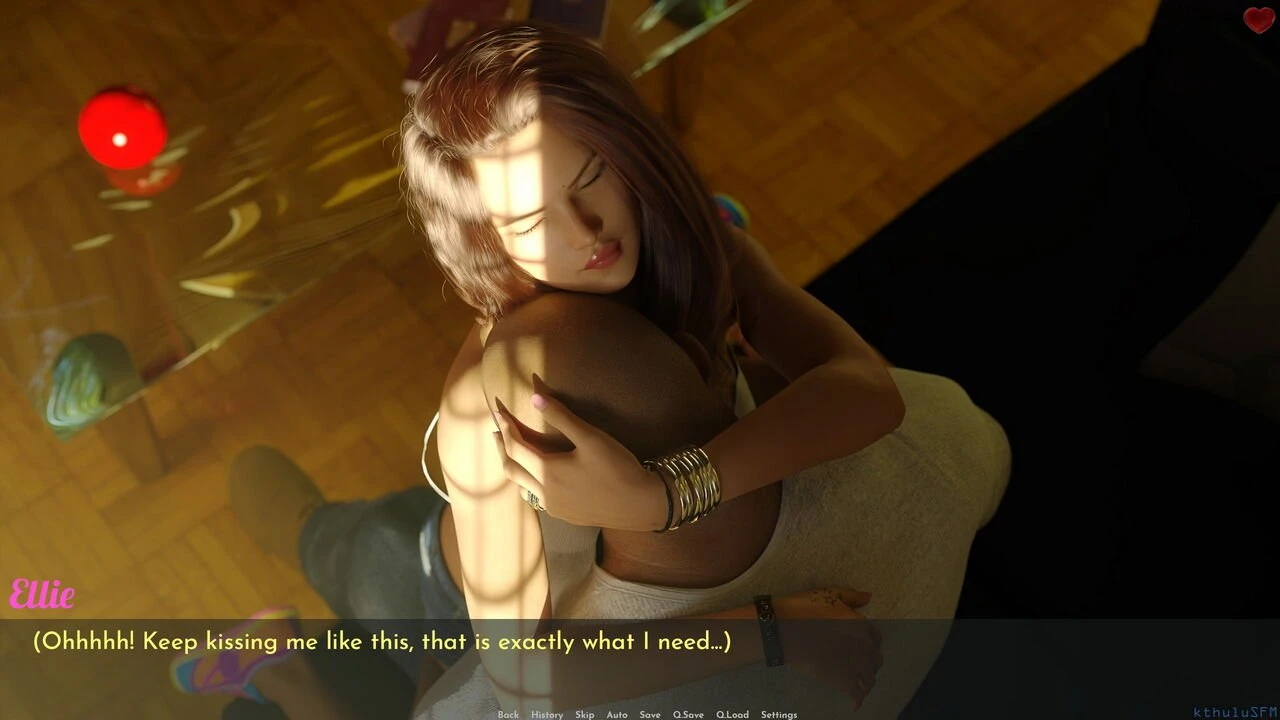Select Save to store your progress
Viewport: 1280px width, 720px height.
pos(650,714)
